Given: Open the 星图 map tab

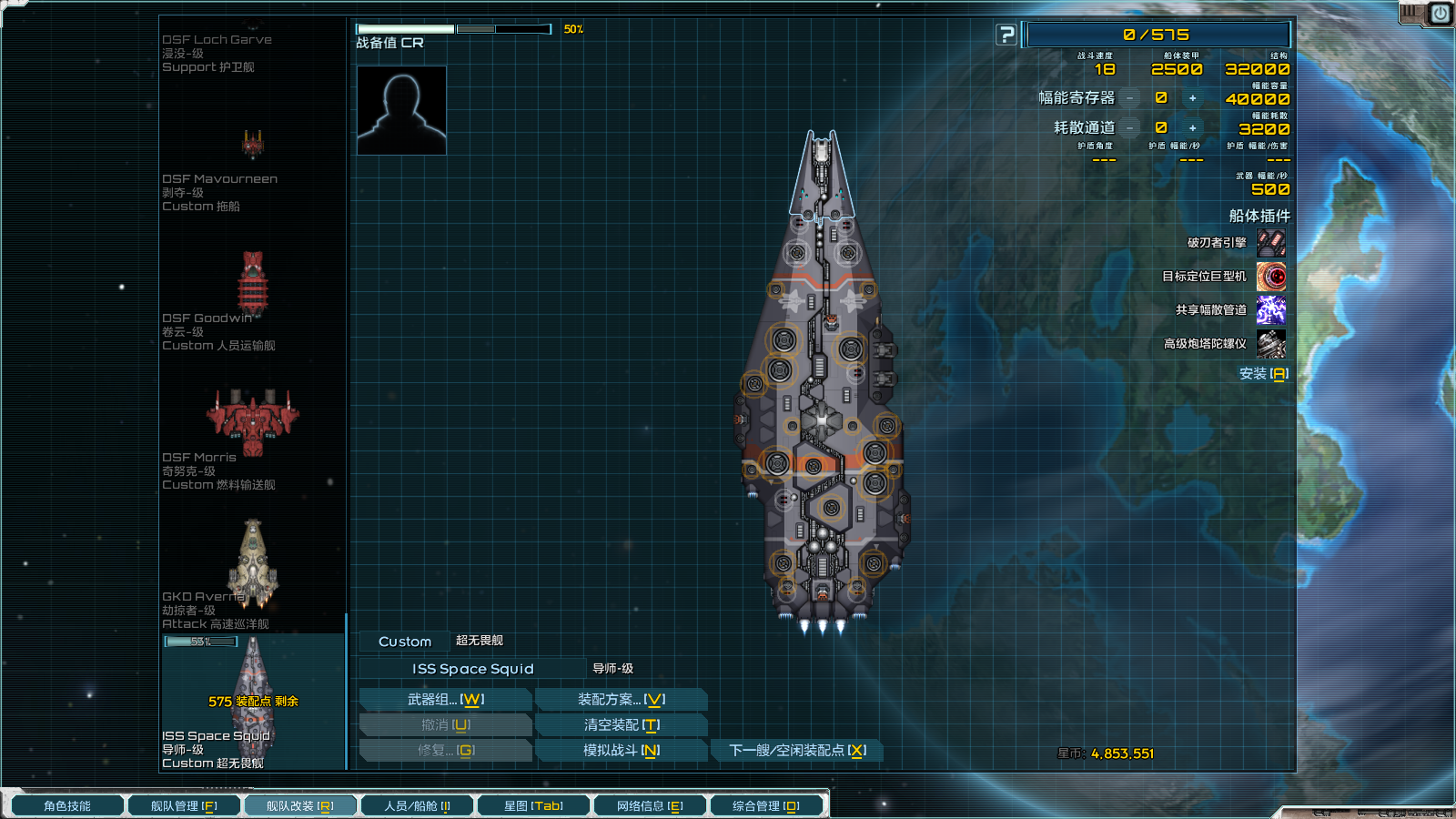Looking at the screenshot, I should [533, 806].
